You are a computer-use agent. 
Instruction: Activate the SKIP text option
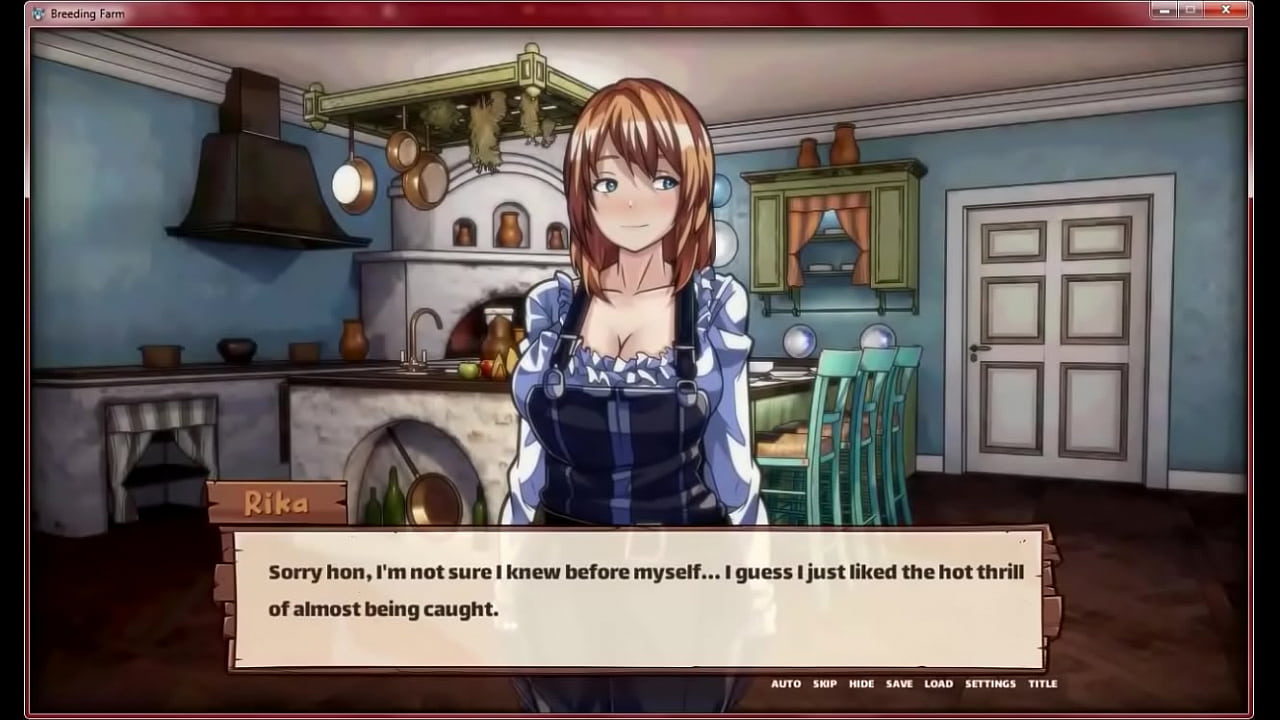[825, 684]
